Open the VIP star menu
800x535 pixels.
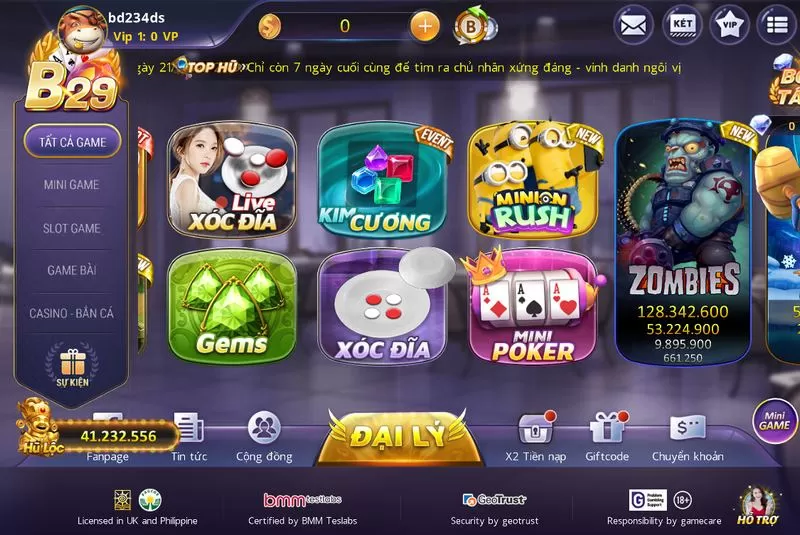tap(730, 25)
